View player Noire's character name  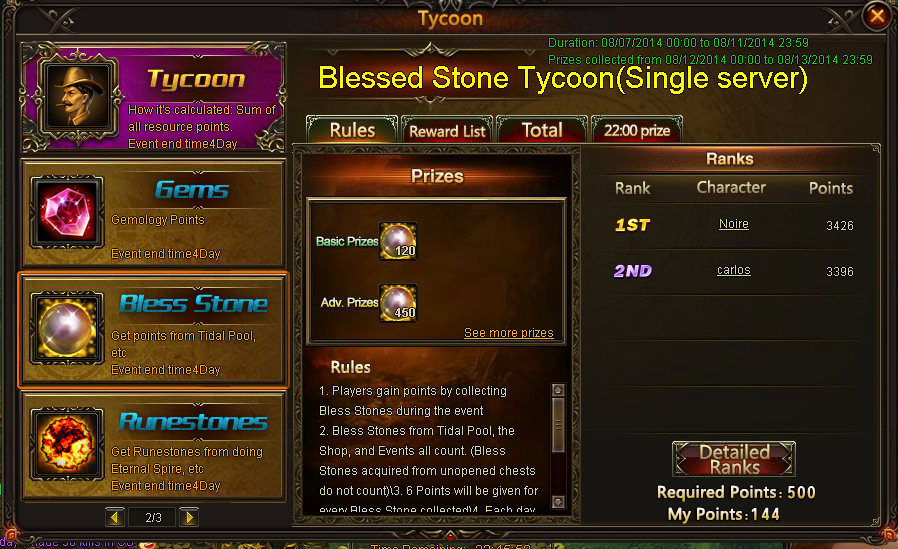click(733, 224)
